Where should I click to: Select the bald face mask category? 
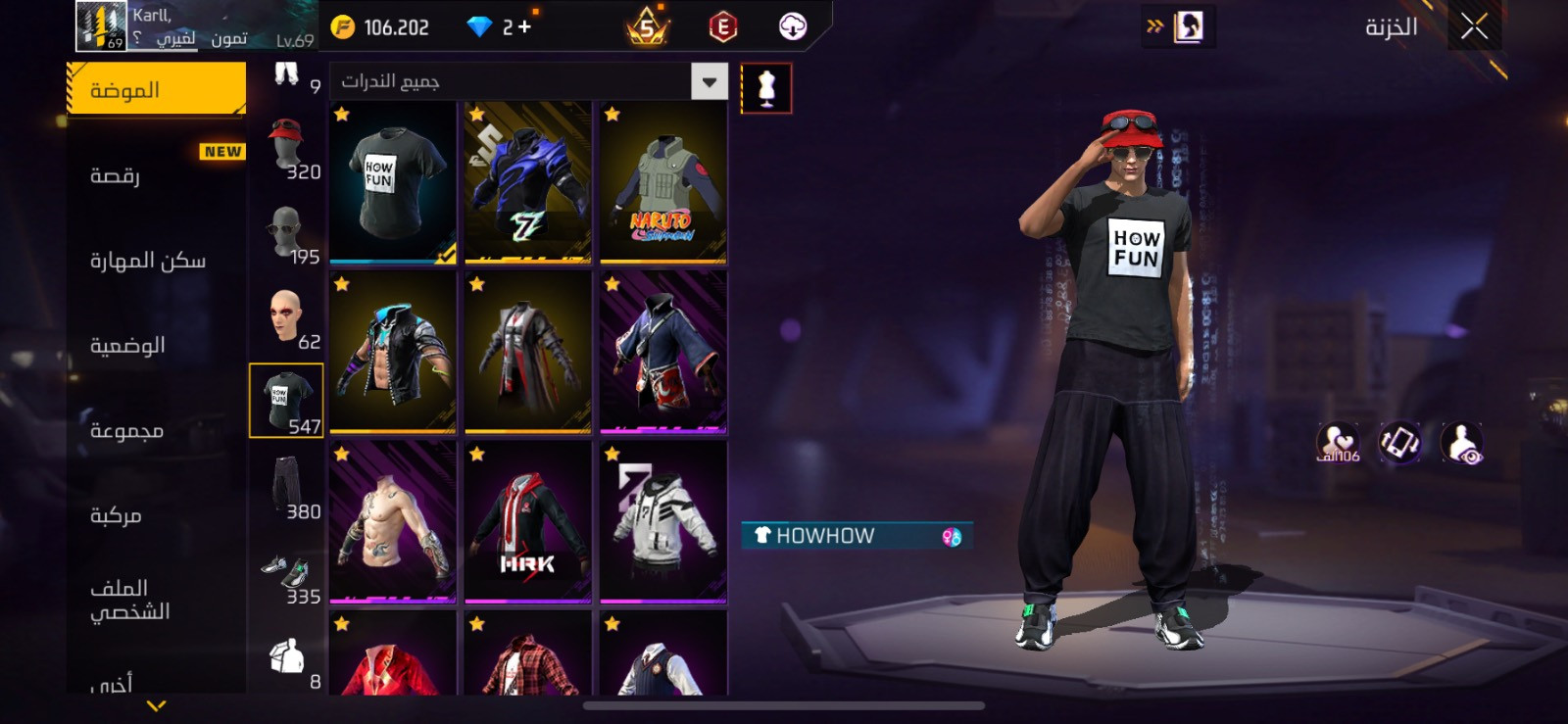(x=287, y=317)
